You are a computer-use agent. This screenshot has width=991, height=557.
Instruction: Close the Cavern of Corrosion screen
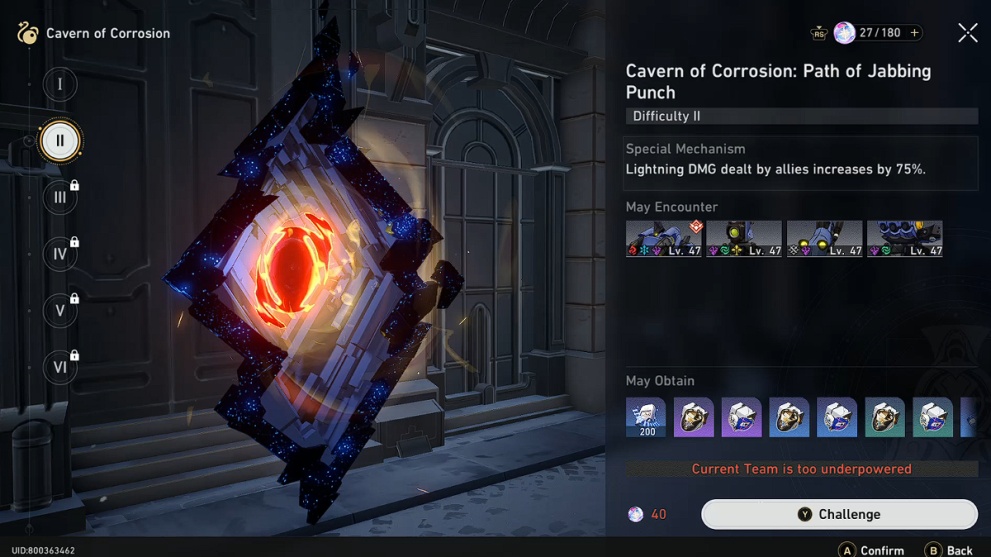point(967,33)
